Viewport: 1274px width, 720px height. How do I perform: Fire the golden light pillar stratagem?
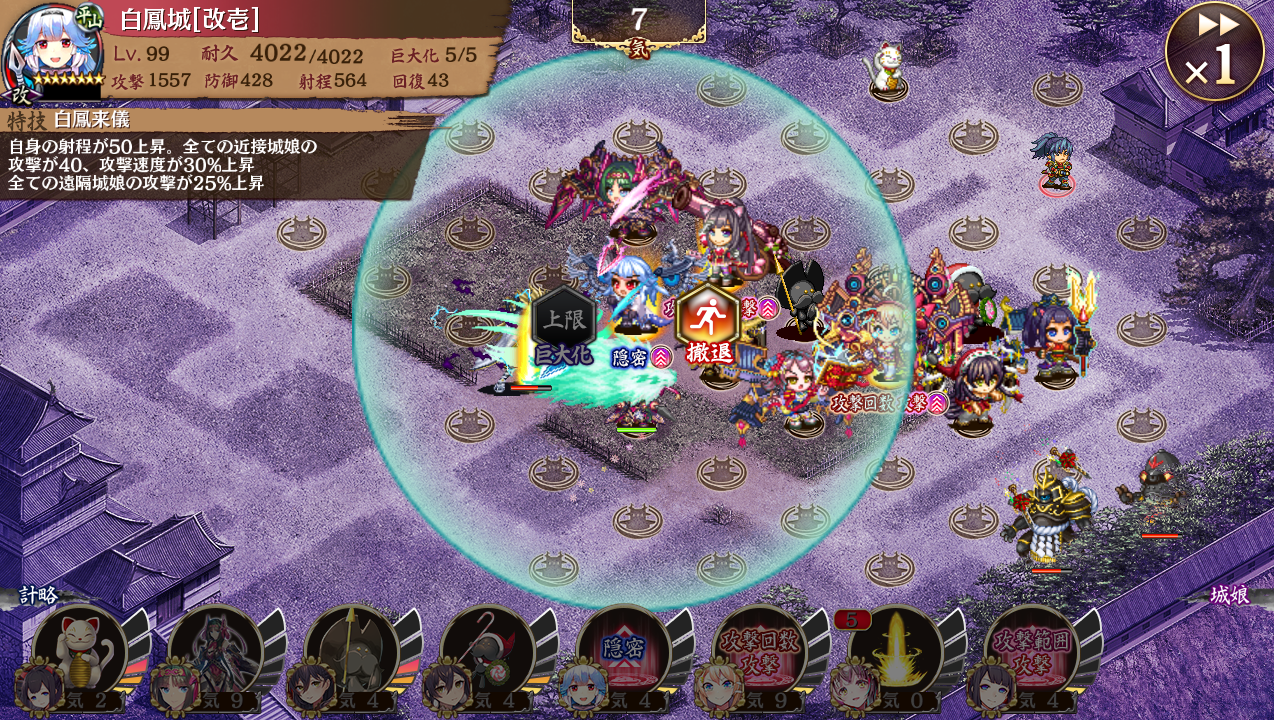tap(895, 652)
